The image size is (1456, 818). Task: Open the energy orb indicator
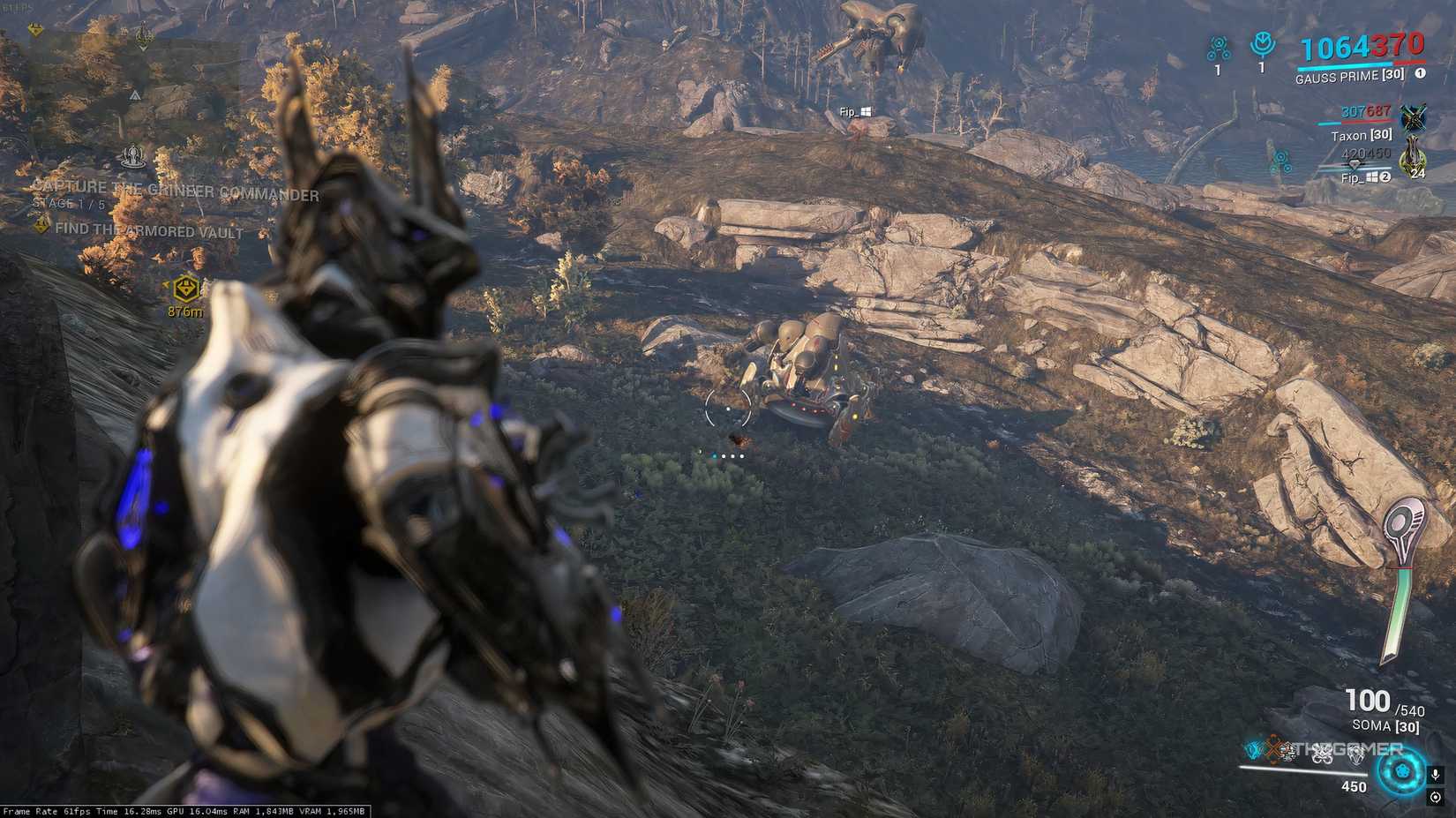tap(1403, 774)
